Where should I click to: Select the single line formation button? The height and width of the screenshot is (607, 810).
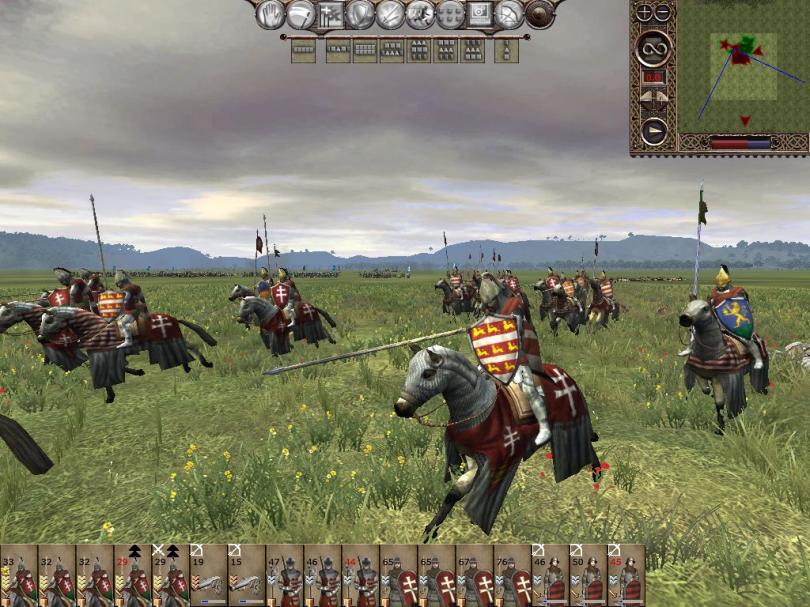[x=303, y=50]
